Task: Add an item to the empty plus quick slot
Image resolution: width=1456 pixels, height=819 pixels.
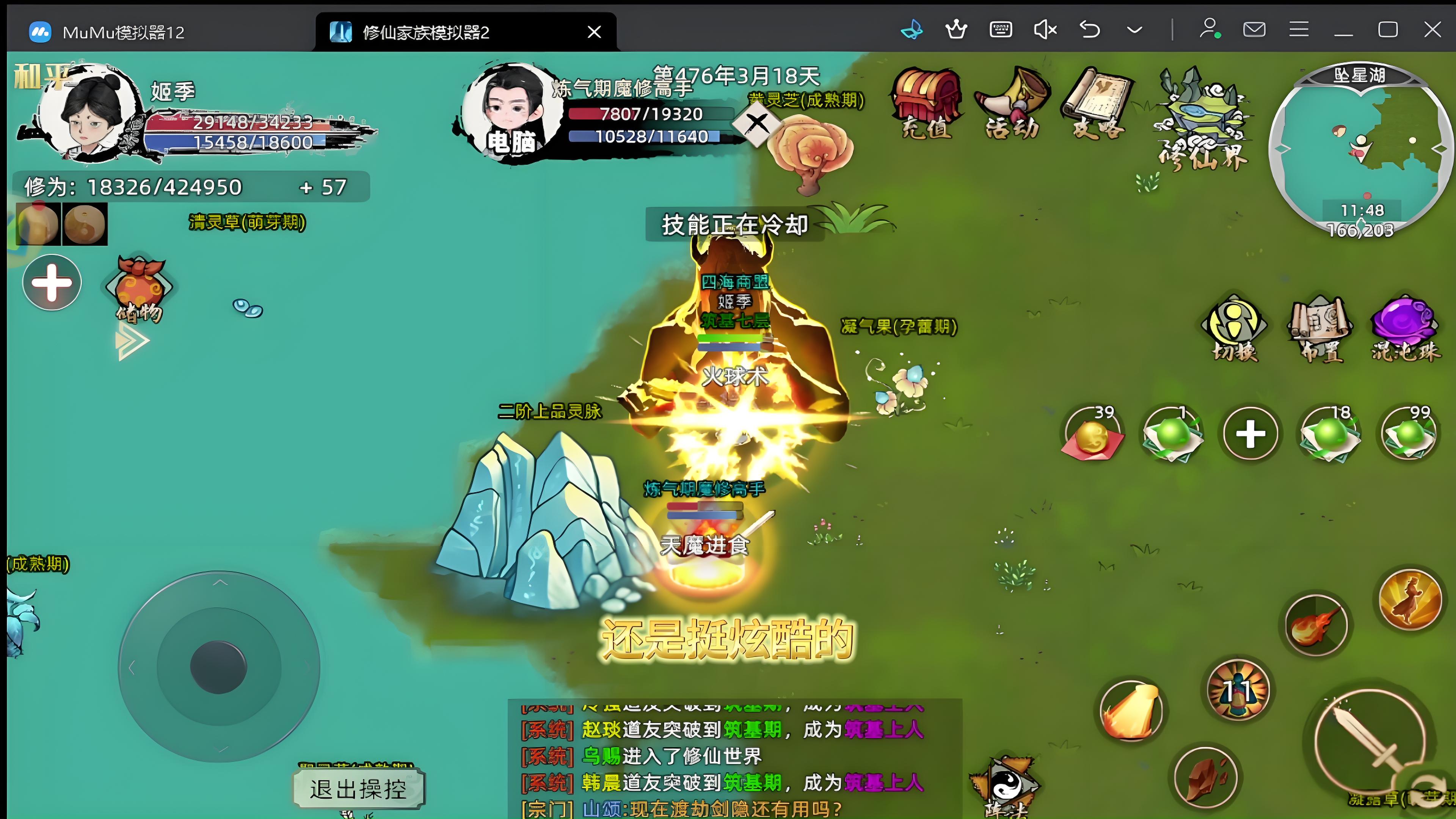Action: click(1250, 434)
